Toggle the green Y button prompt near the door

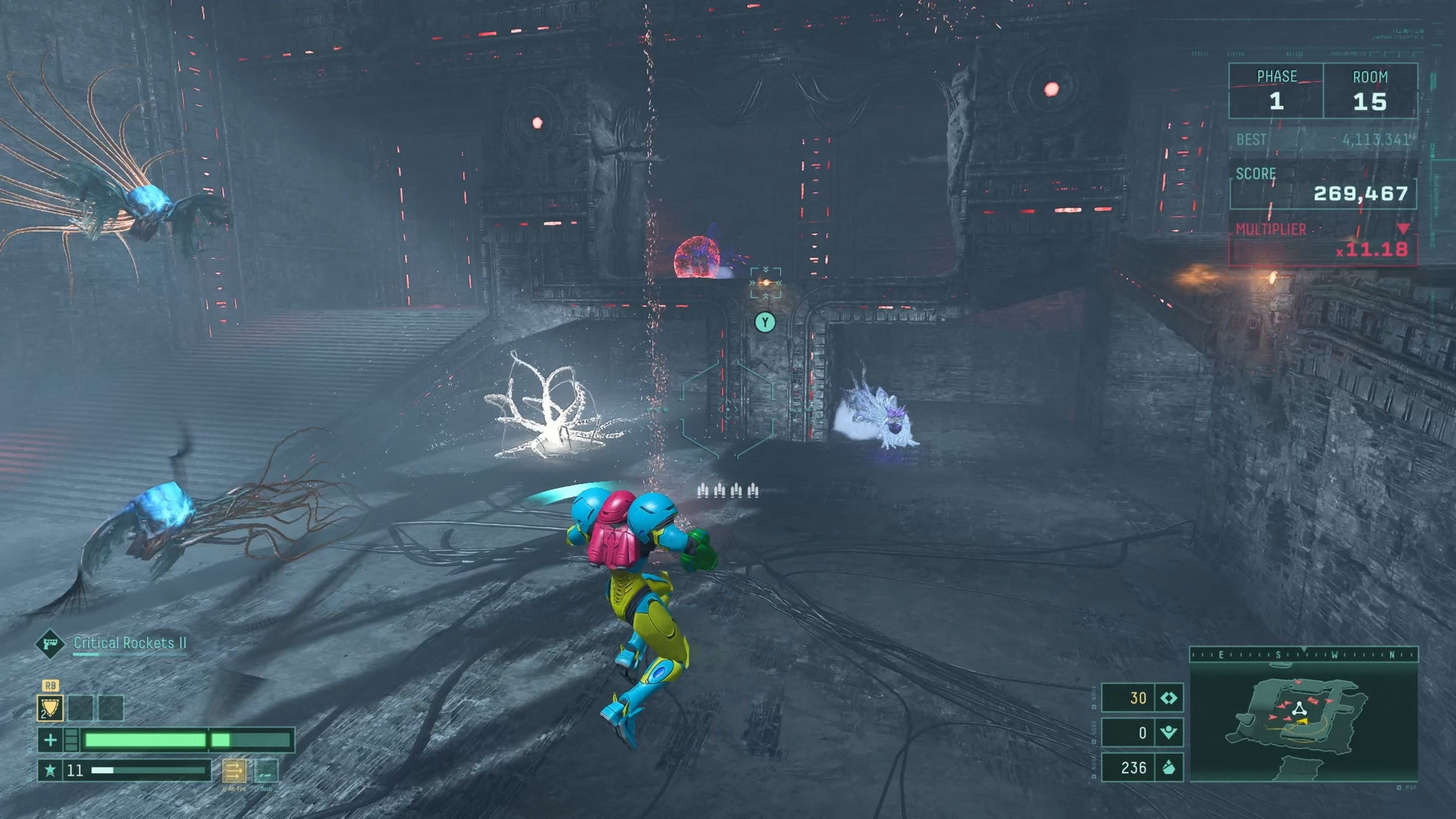[765, 322]
